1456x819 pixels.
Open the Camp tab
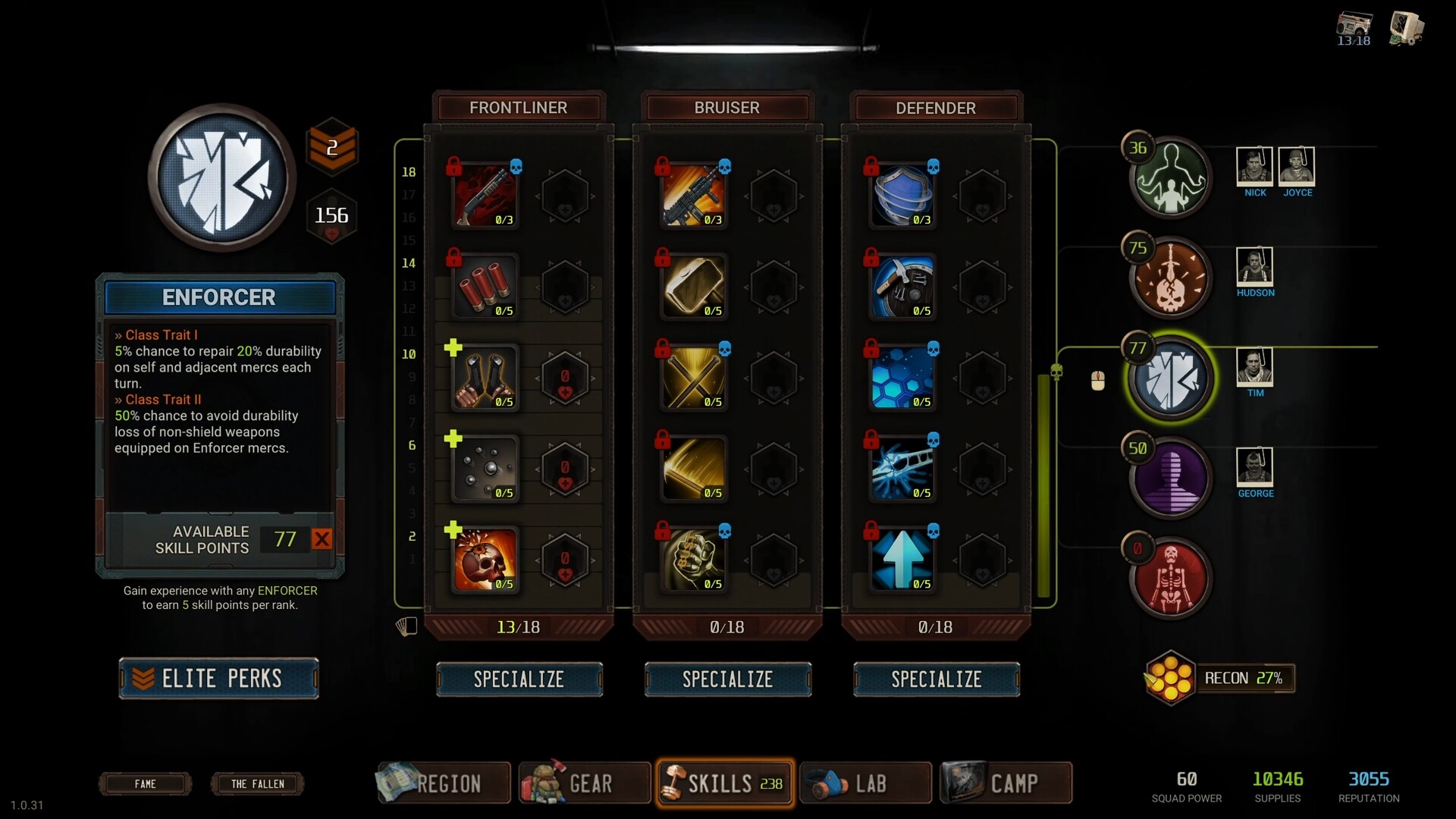click(x=1006, y=783)
